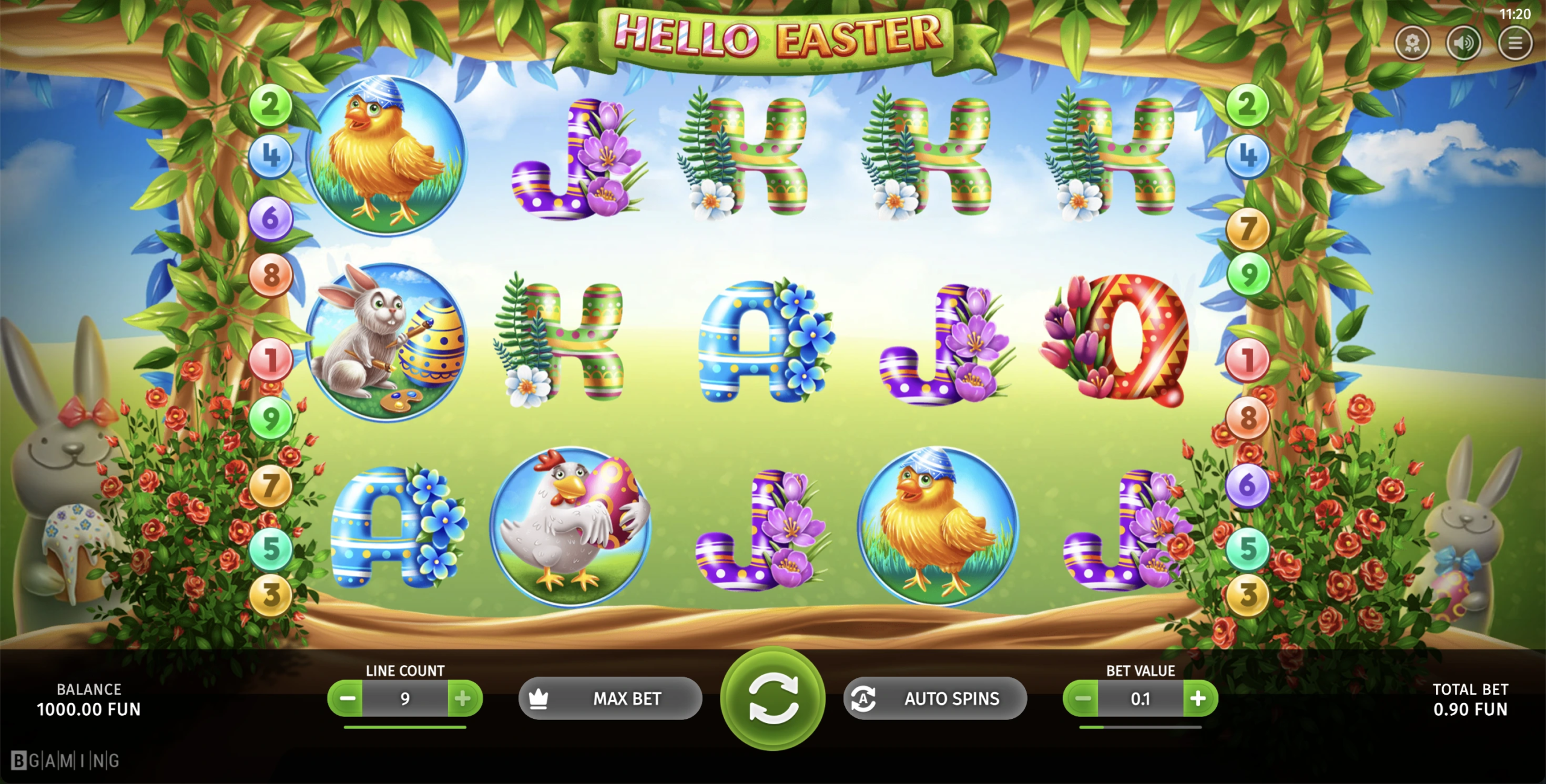Increase the line count

pos(463,699)
